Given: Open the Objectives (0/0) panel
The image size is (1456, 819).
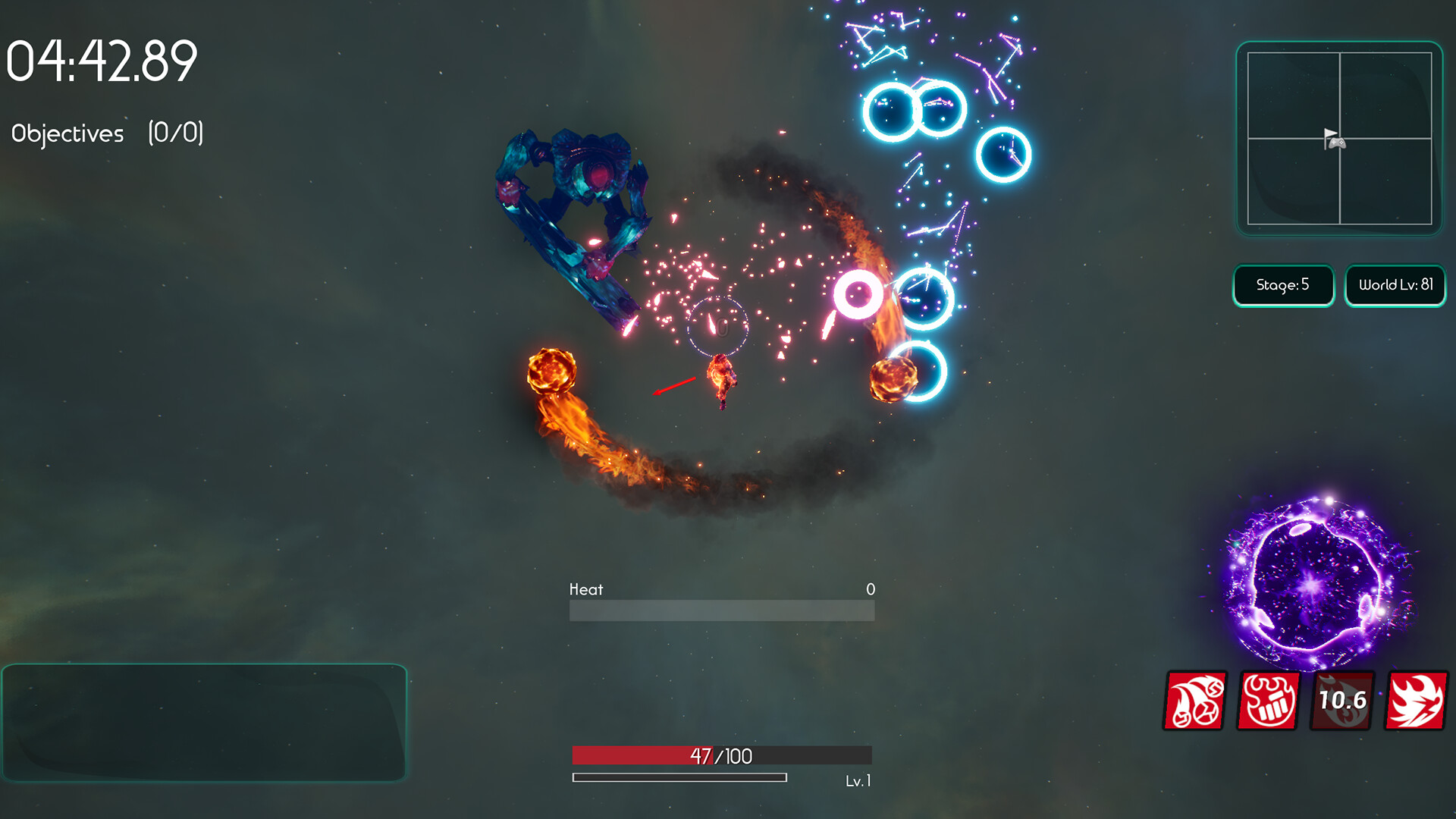Looking at the screenshot, I should tap(106, 133).
